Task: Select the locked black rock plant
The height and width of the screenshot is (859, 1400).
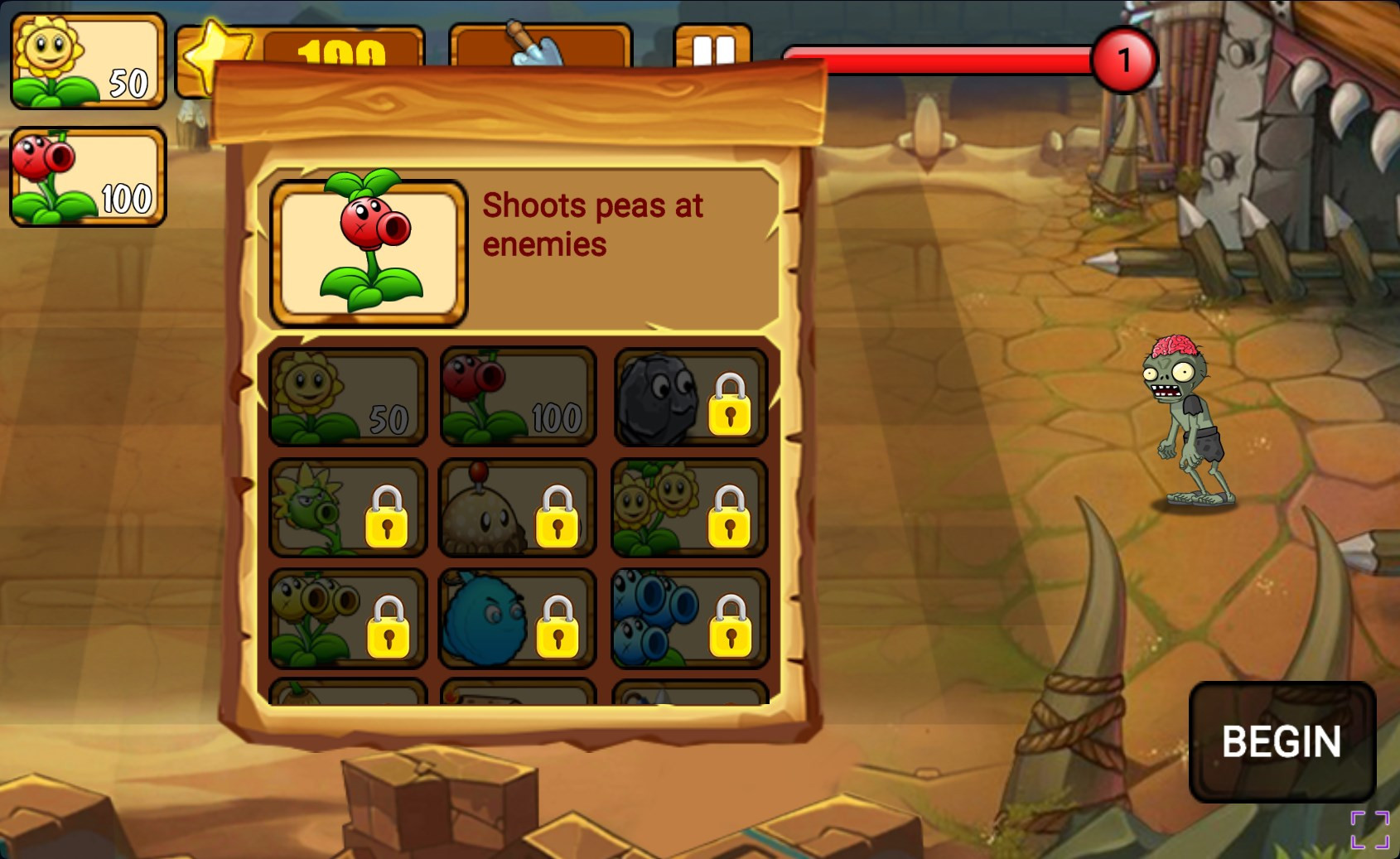Action: click(690, 398)
